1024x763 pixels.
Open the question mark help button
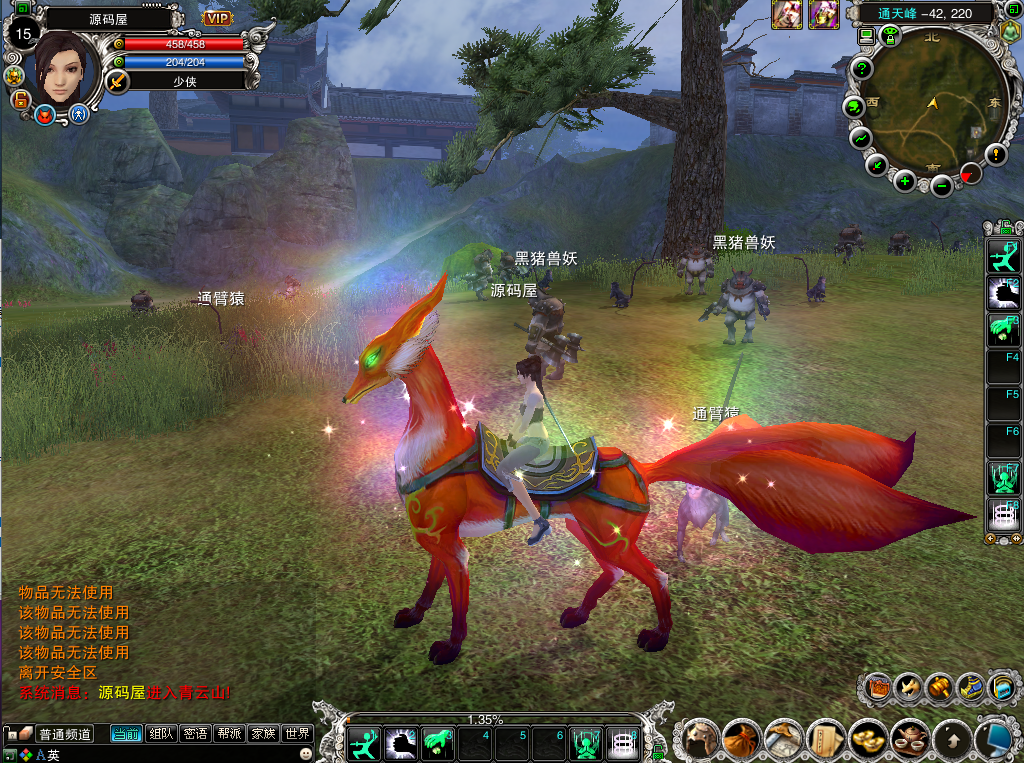point(862,69)
